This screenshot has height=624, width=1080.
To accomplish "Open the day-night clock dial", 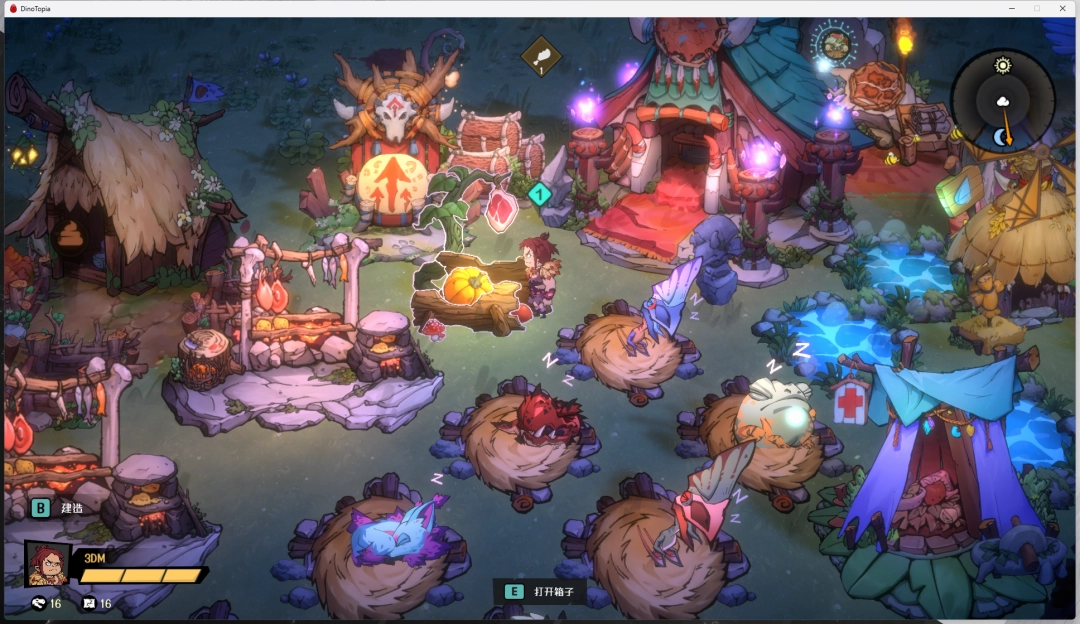I will [1002, 99].
